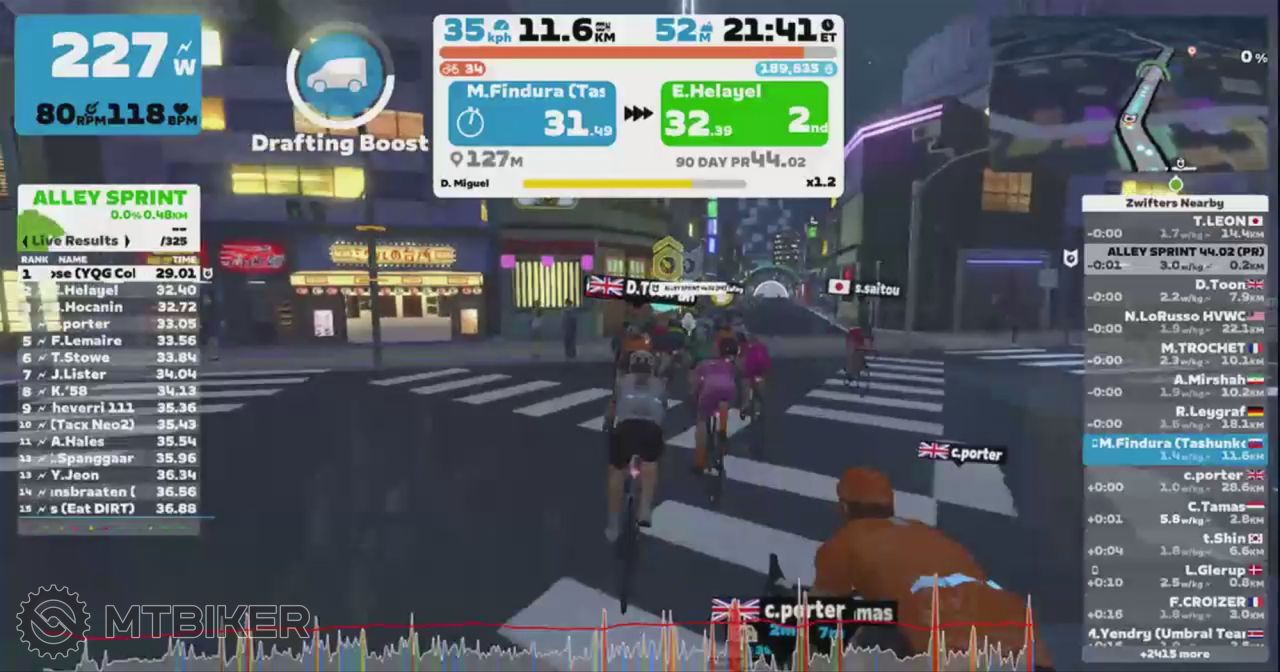Image resolution: width=1280 pixels, height=672 pixels.
Task: Select F.Lemaire in Alley Sprint results
Action: [108, 340]
